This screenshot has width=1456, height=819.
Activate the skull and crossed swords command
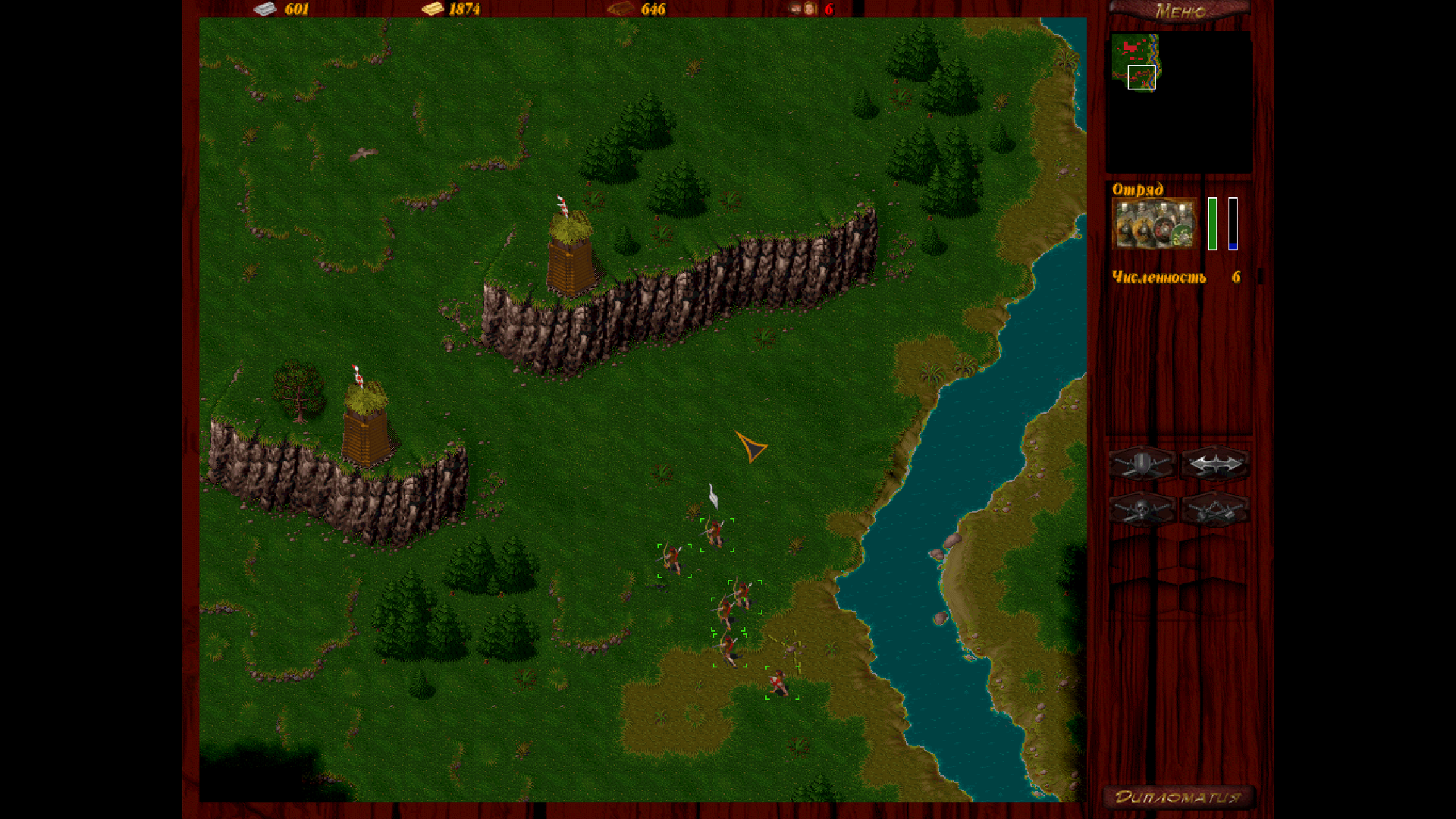1142,510
